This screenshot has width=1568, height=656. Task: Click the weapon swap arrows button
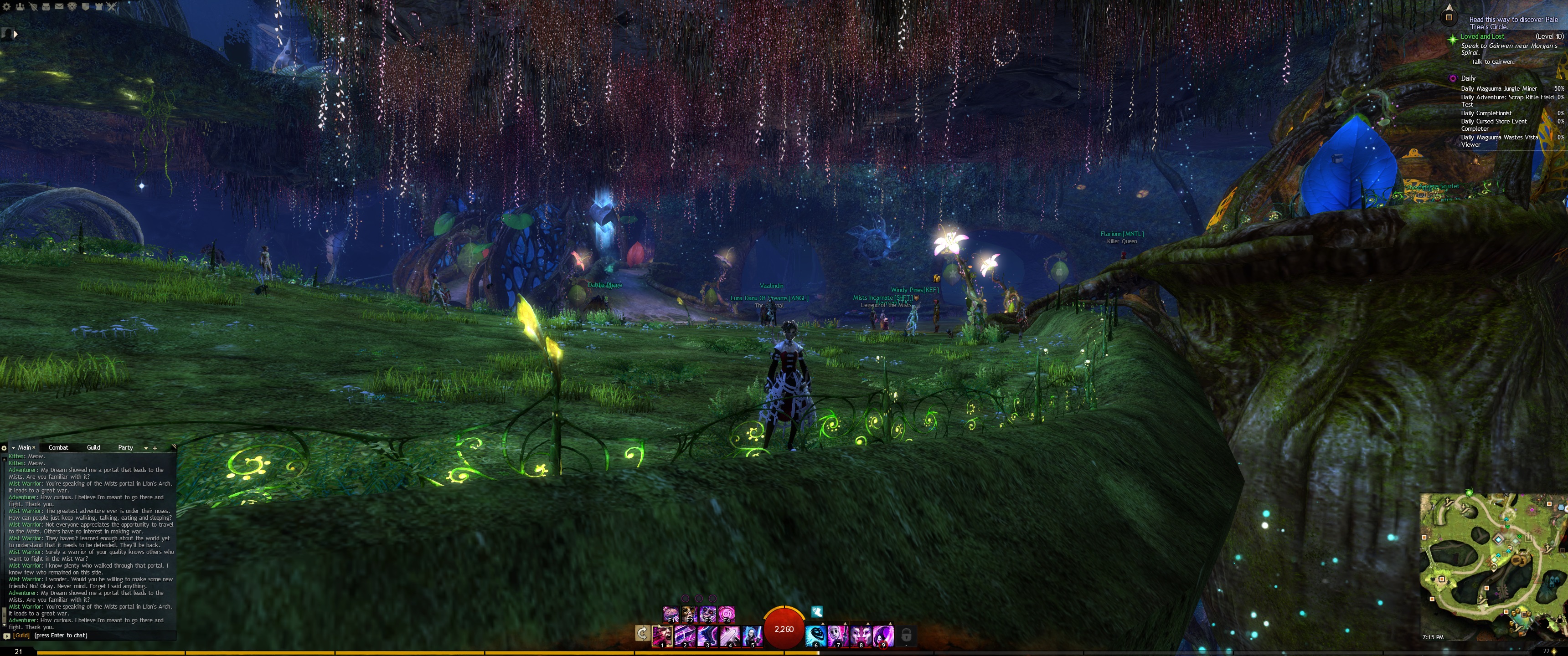click(642, 634)
